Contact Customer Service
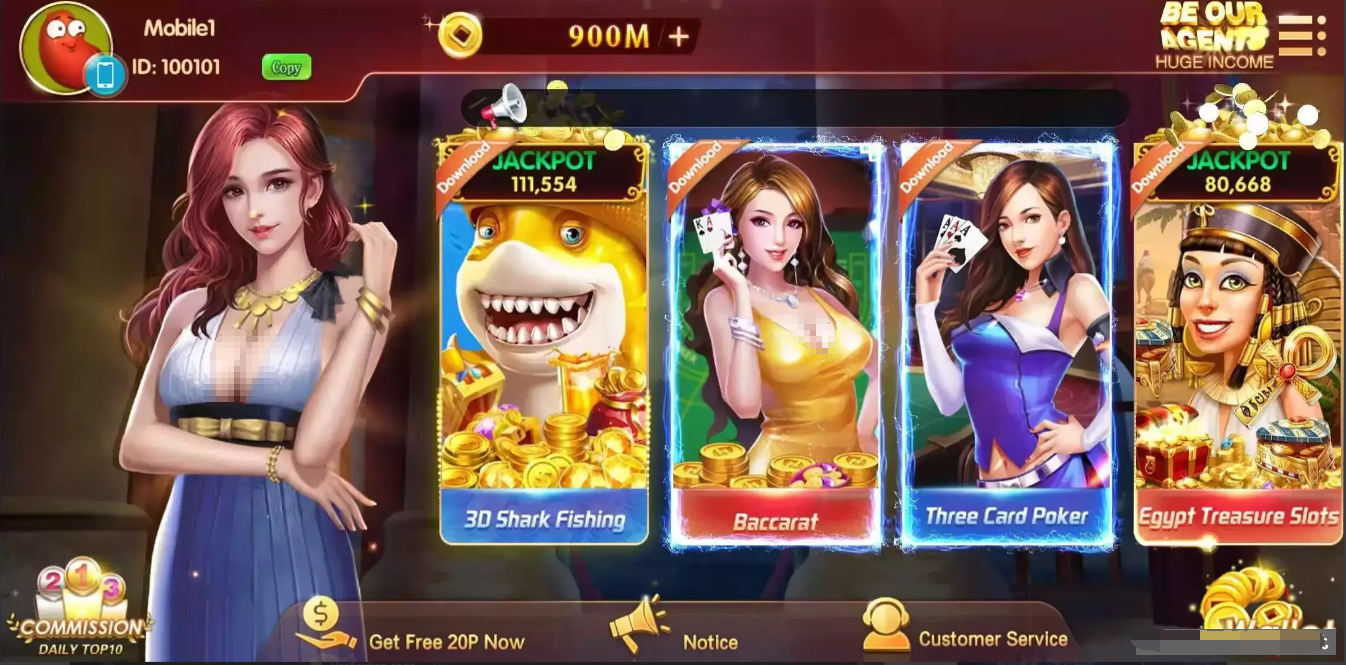Screen dimensions: 1346x665 (965, 630)
